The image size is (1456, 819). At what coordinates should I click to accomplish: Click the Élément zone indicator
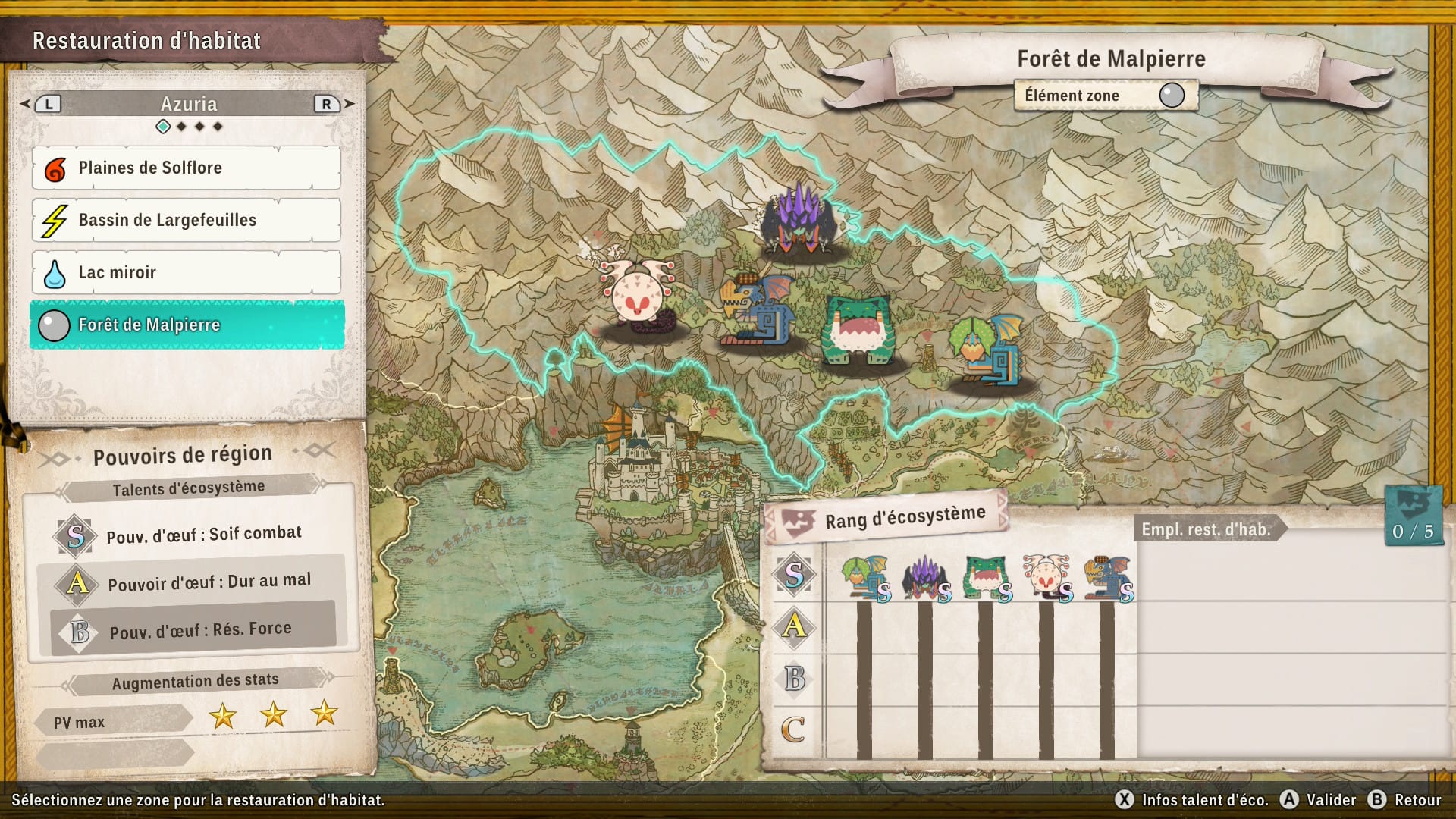tap(1106, 96)
